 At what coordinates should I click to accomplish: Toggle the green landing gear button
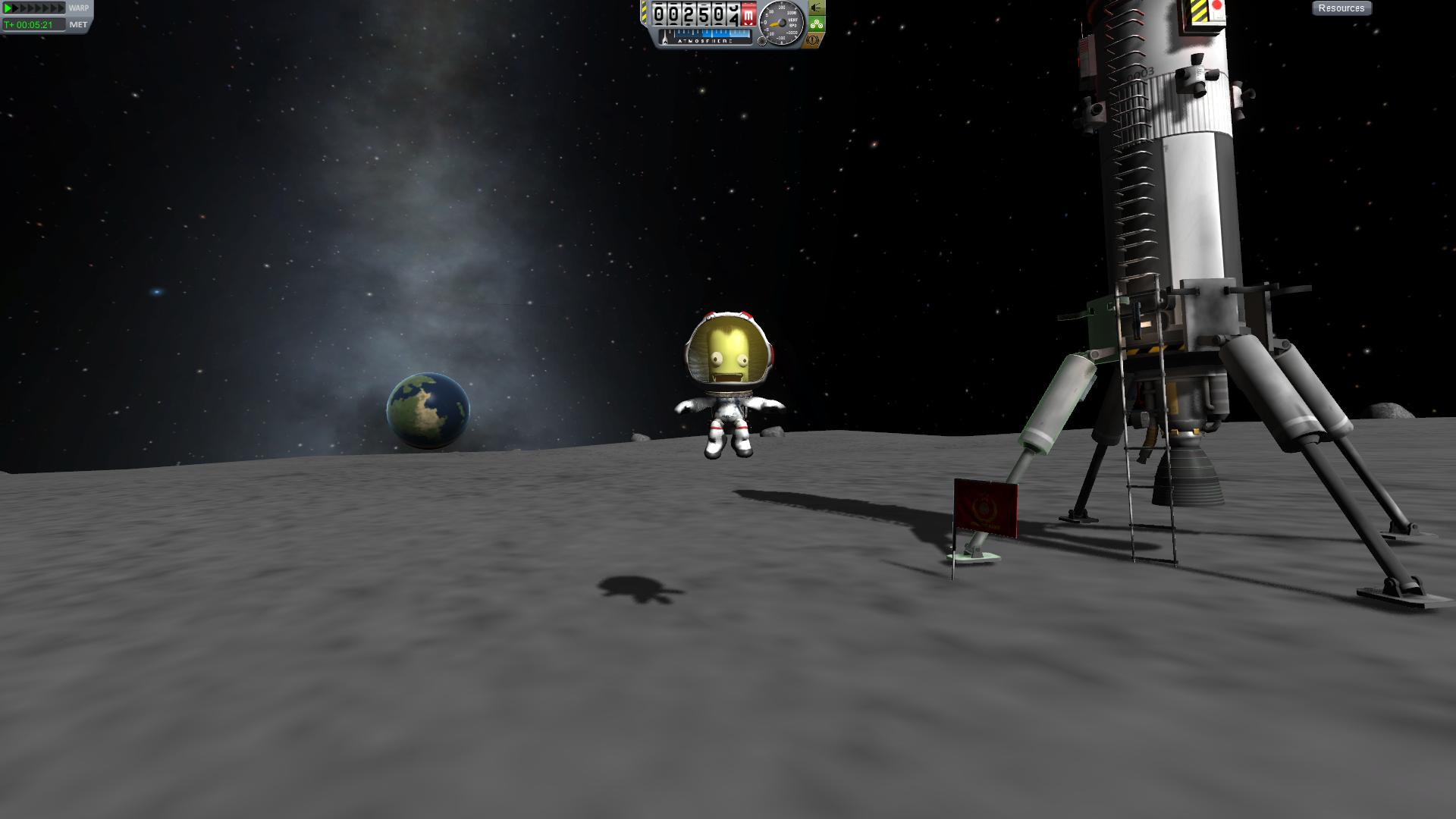[x=816, y=24]
